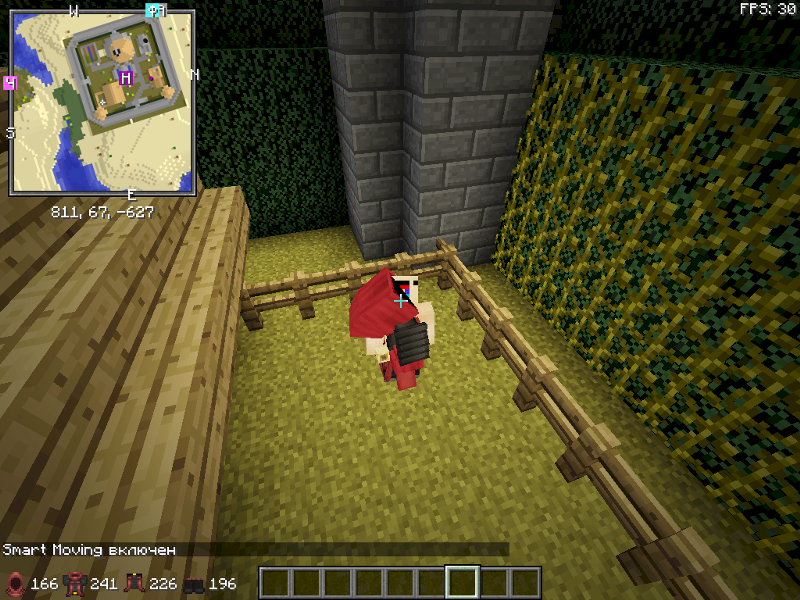Select the purple H waypoint on the minimap
The width and height of the screenshot is (800, 600).
(x=126, y=78)
